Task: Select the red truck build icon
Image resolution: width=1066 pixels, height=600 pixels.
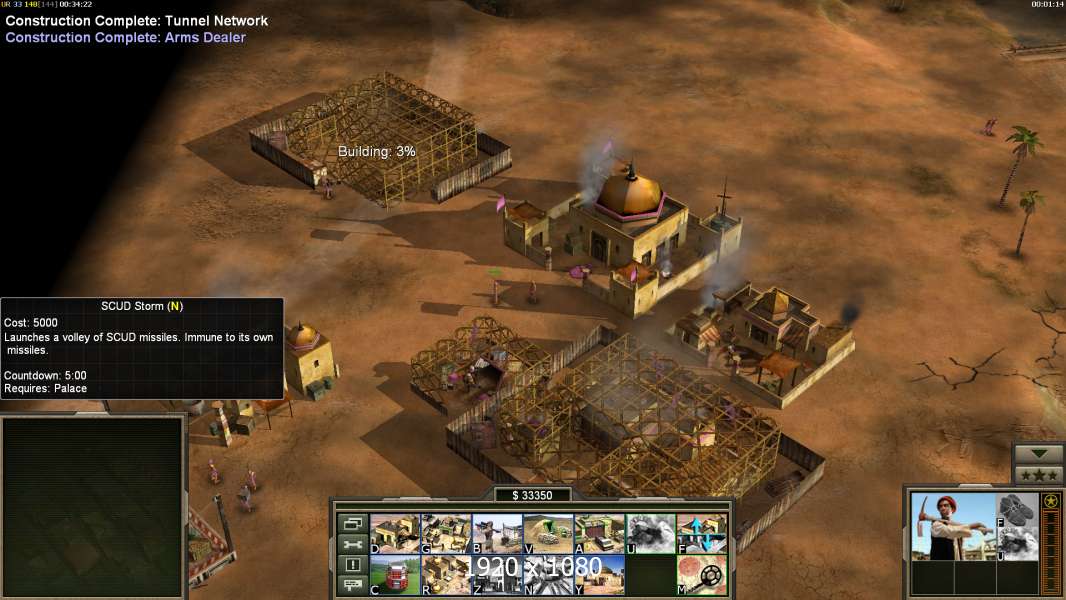Action: click(394, 575)
